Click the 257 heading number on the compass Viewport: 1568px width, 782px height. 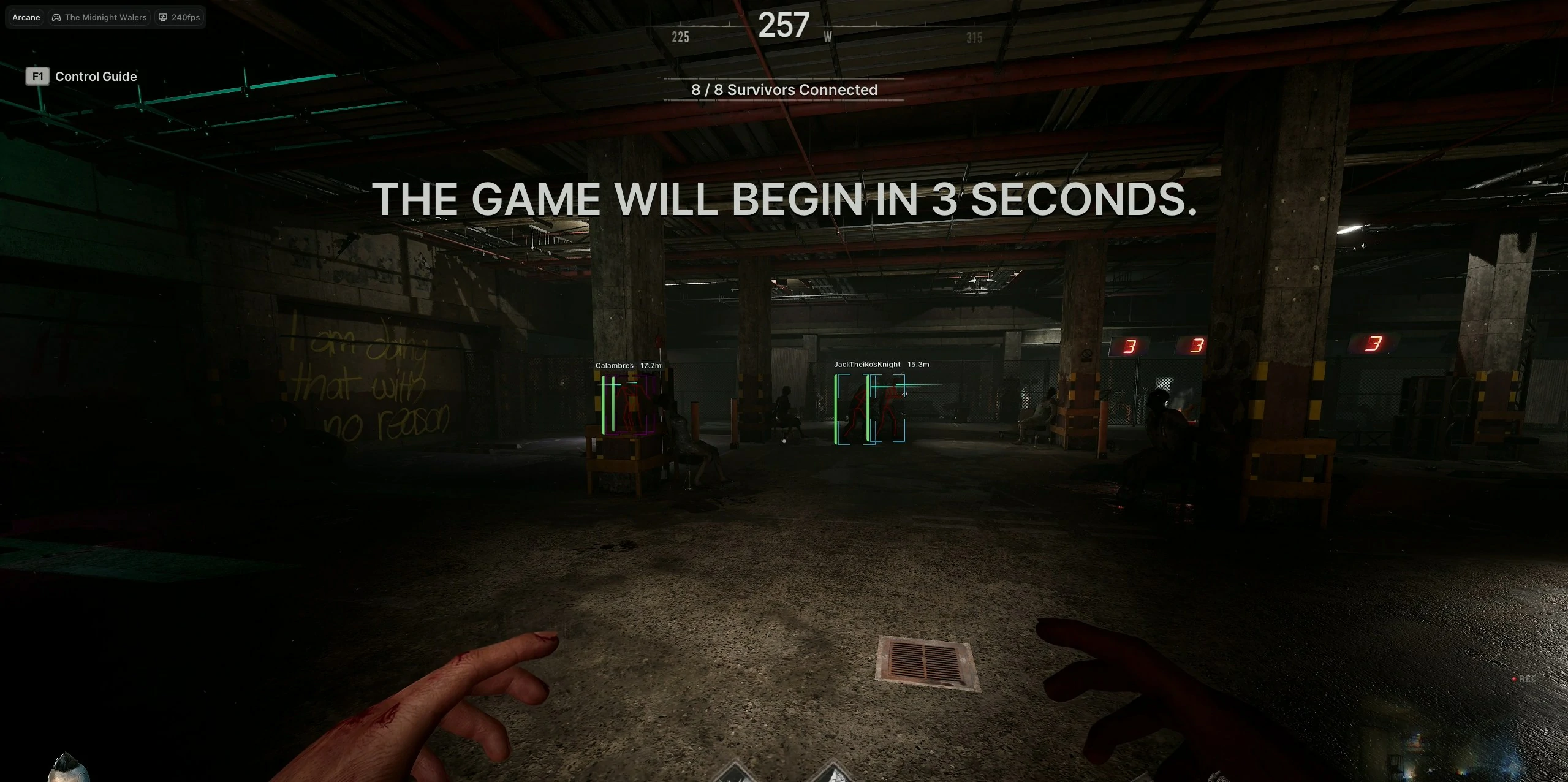(785, 25)
